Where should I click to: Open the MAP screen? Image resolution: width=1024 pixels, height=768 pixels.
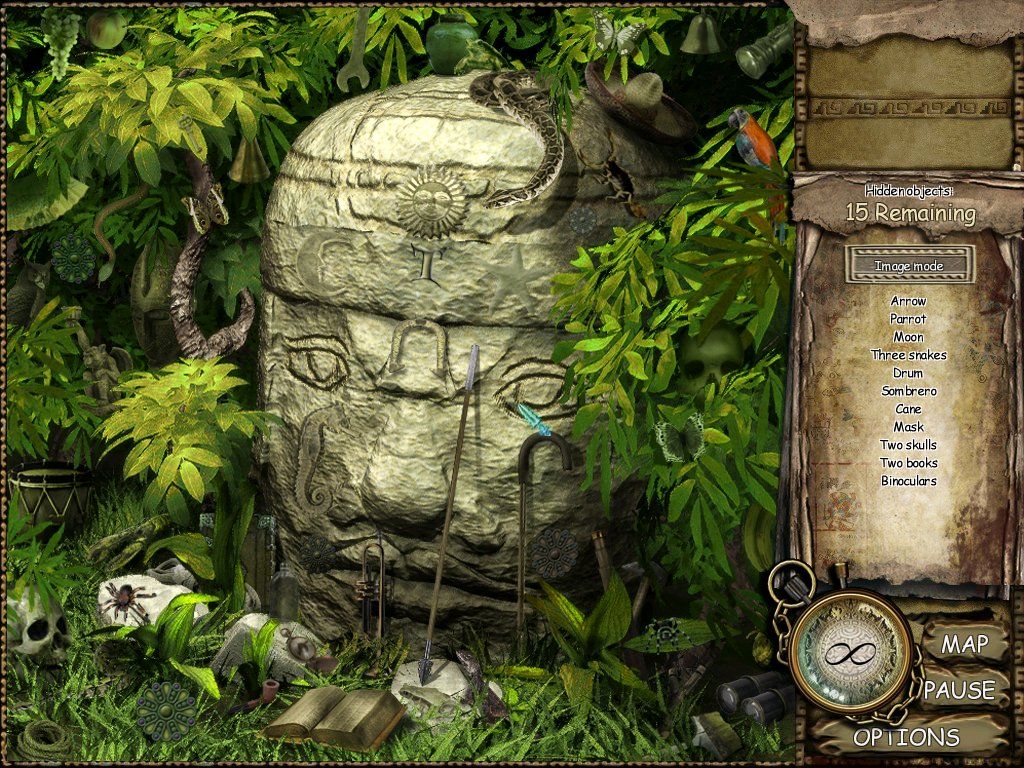(964, 644)
